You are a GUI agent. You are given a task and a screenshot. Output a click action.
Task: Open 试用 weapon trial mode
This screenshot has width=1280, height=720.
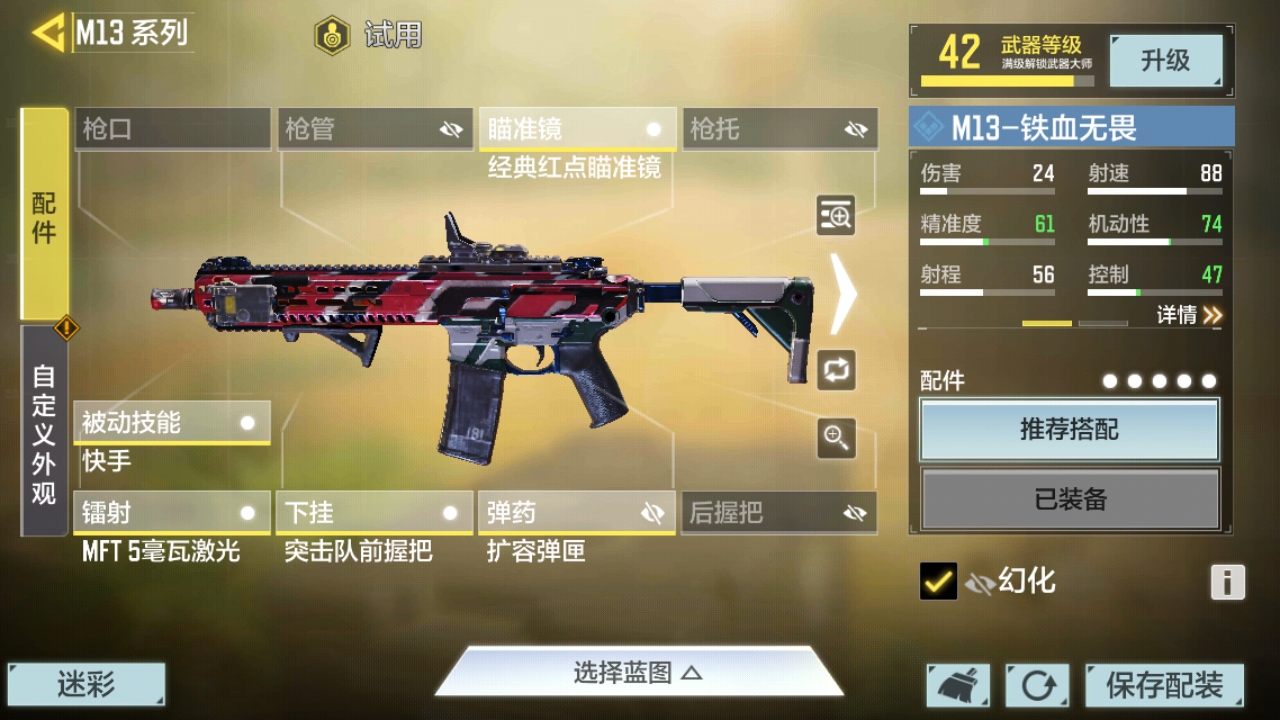(369, 35)
